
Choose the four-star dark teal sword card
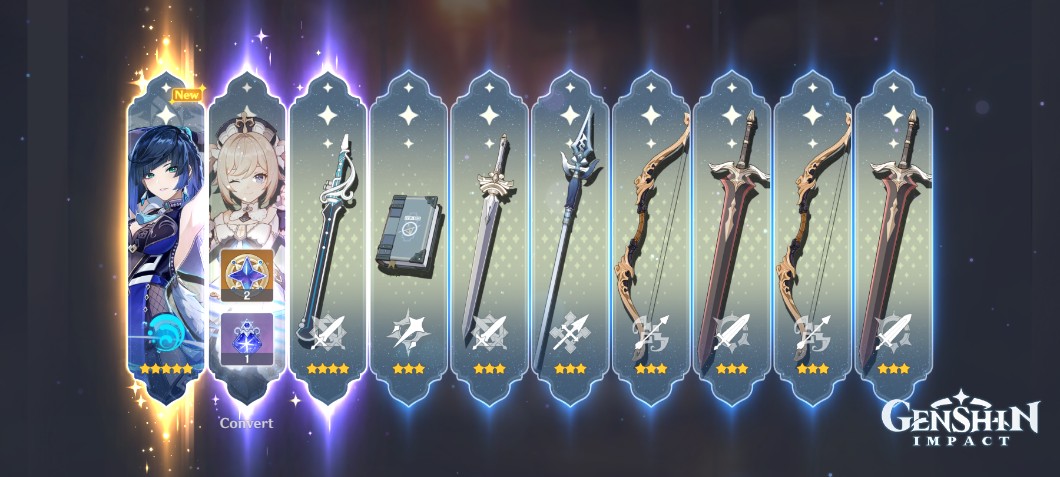pyautogui.click(x=327, y=240)
